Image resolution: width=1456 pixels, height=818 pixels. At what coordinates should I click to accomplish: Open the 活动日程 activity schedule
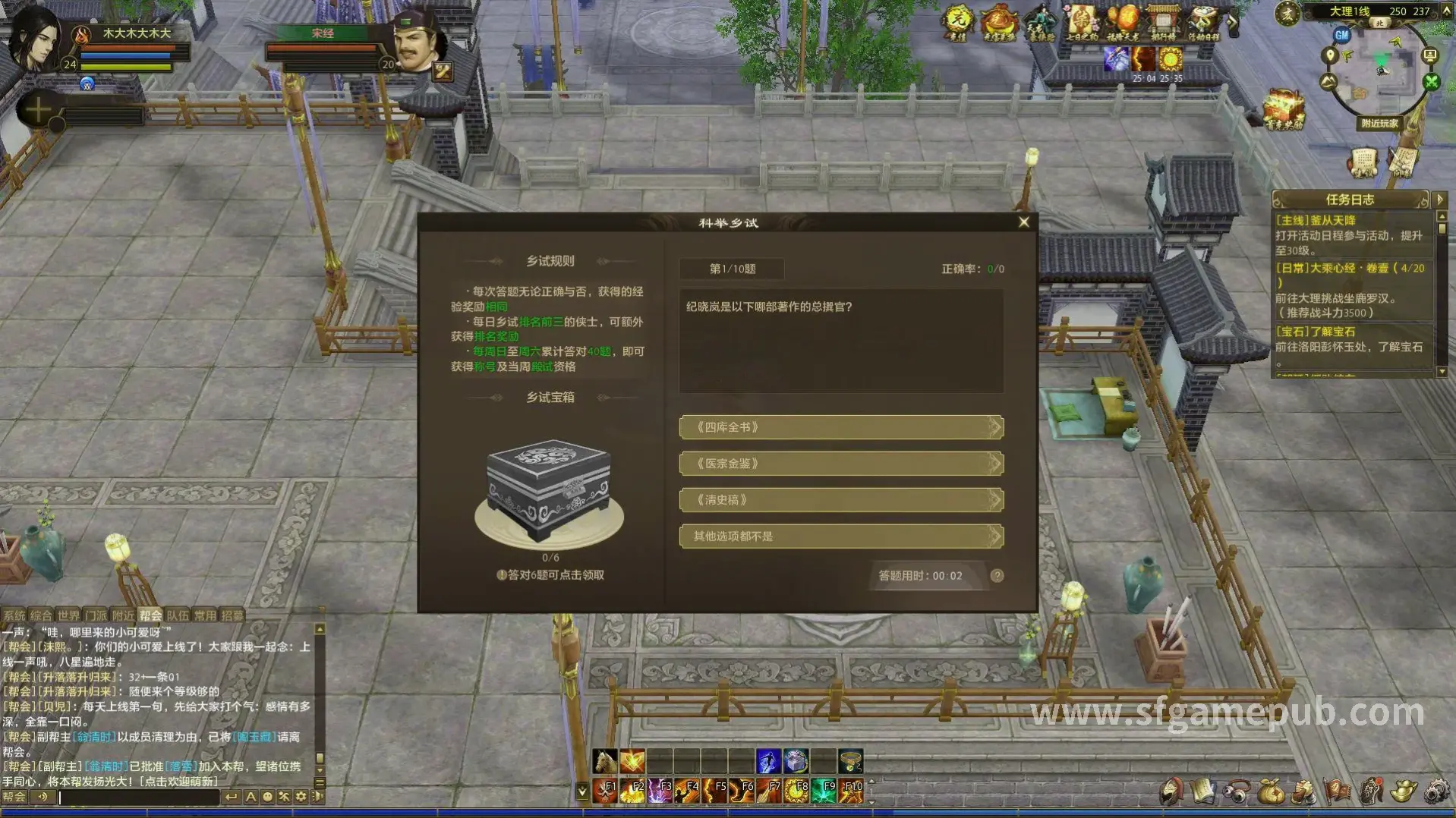1203,23
